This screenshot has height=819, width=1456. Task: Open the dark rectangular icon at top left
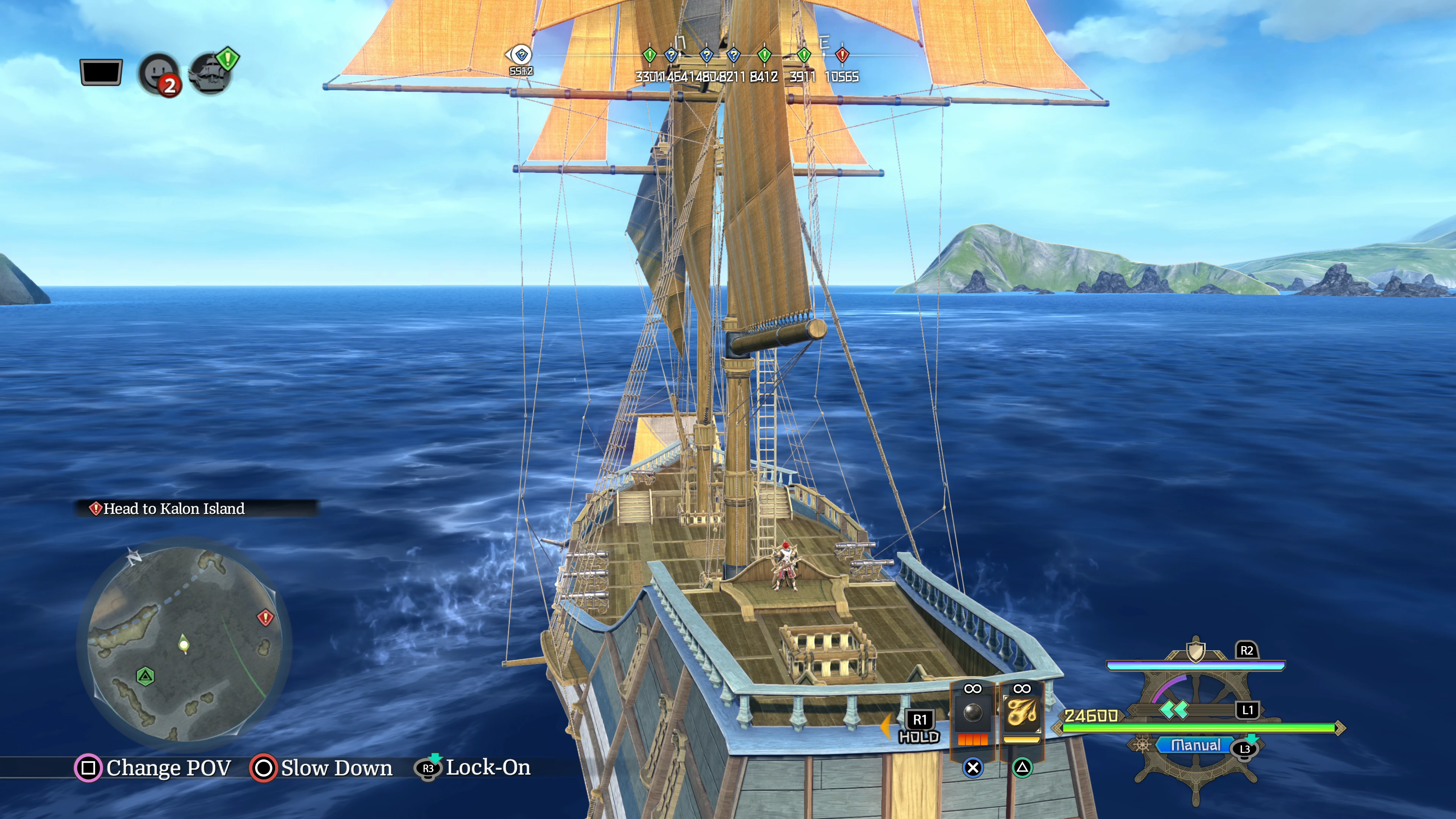101,72
